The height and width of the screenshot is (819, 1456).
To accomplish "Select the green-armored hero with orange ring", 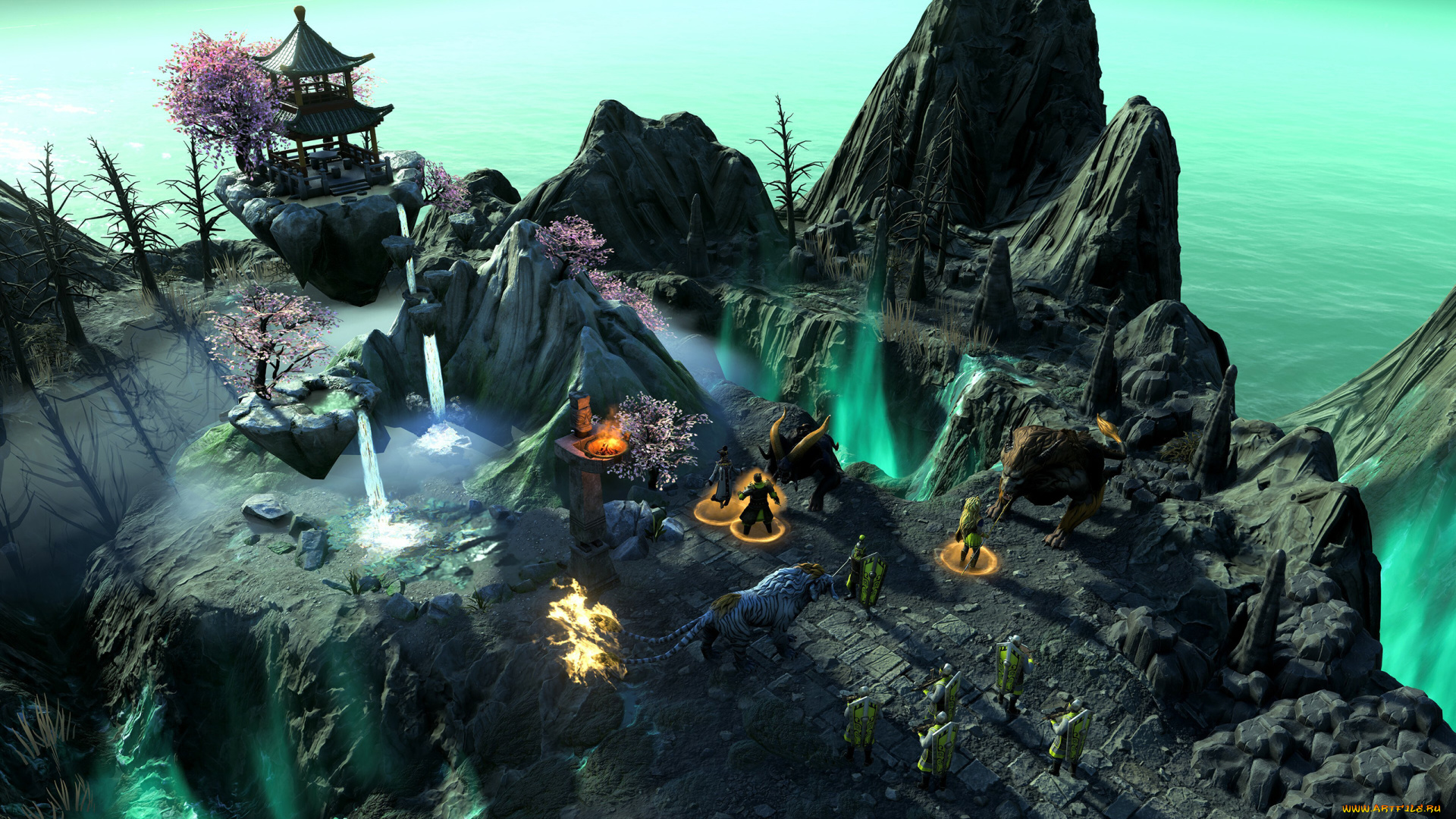I will pos(758,503).
